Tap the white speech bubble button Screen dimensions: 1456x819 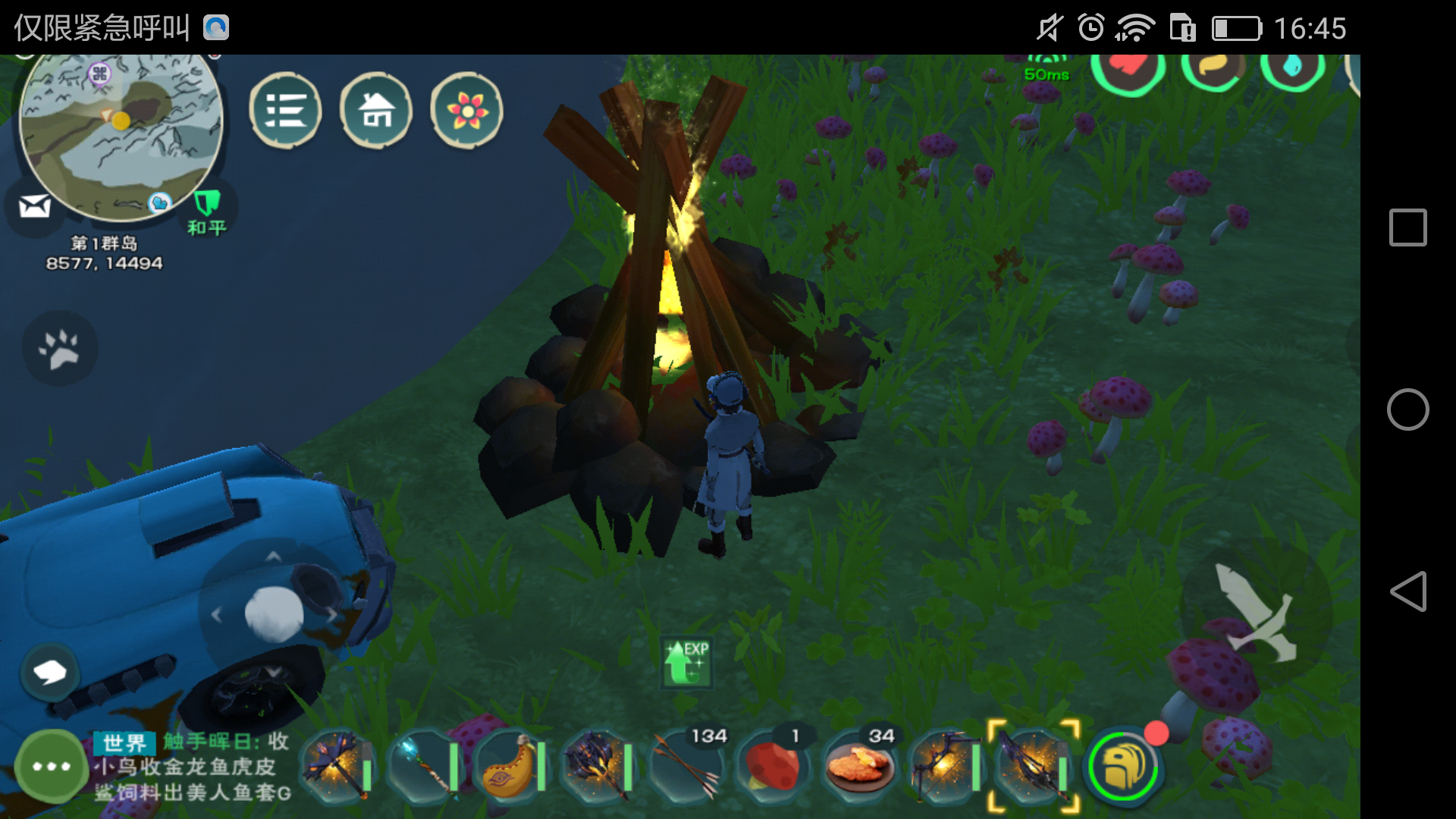(50, 672)
